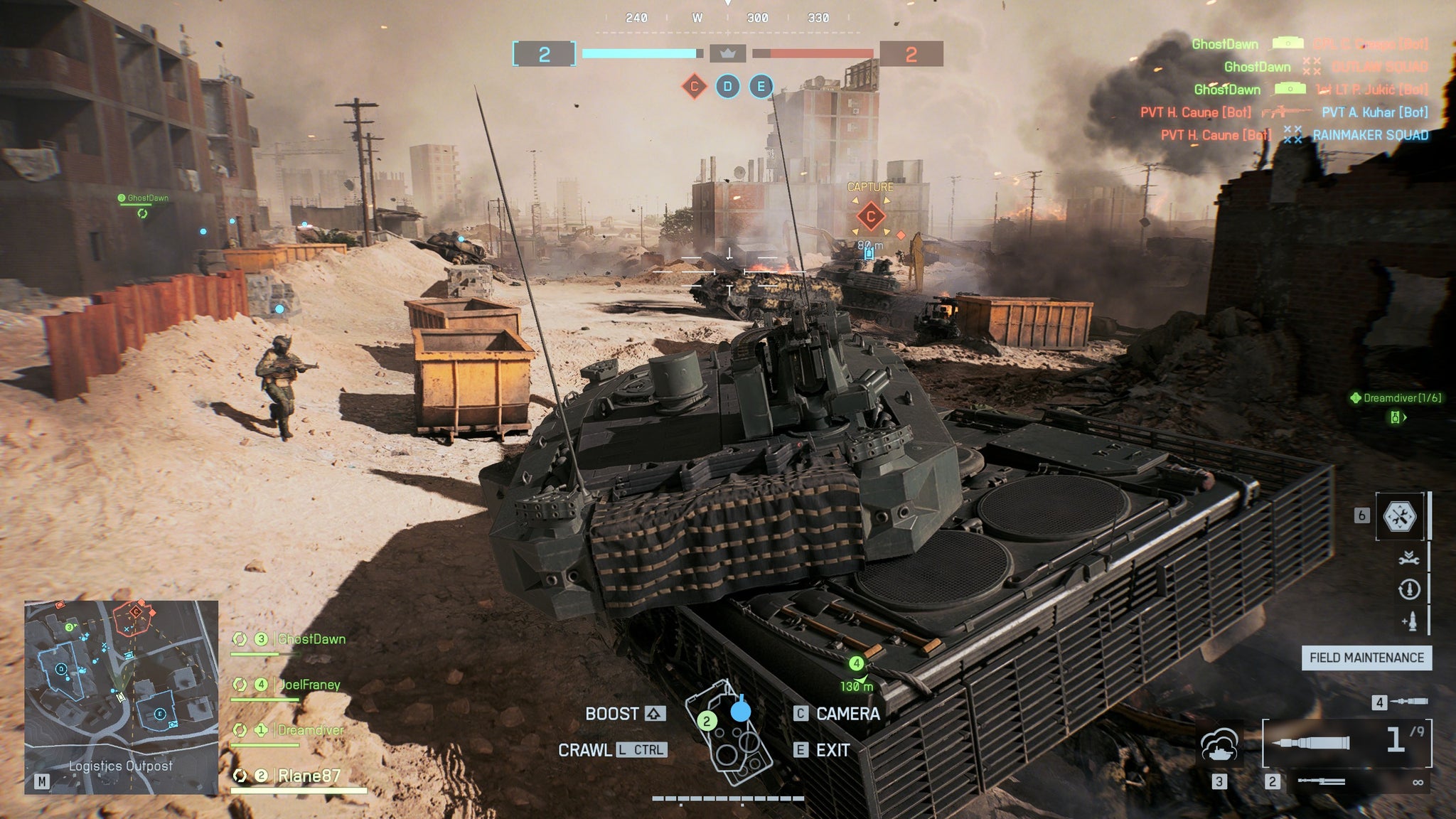Viewport: 1456px width, 819px height.
Task: Select Rlane87 in the squad list
Action: (309, 776)
